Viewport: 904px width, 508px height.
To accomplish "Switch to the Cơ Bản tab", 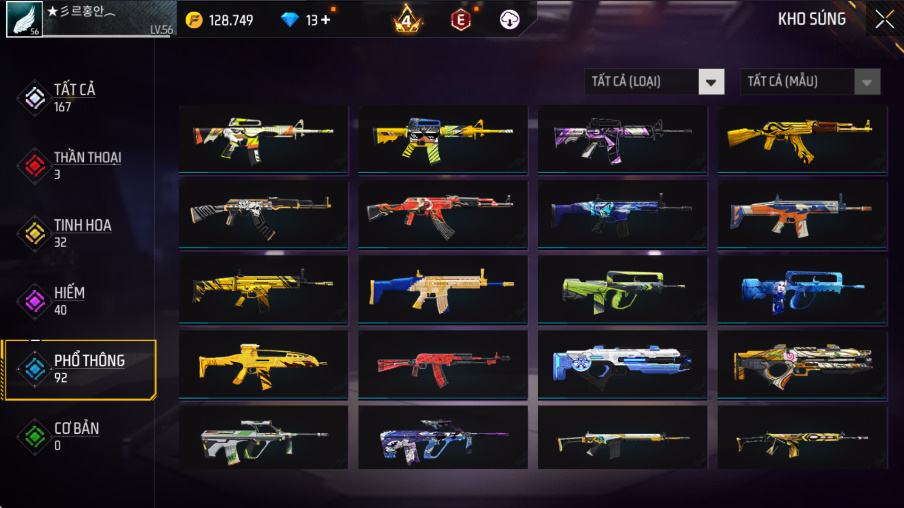I will click(x=76, y=435).
